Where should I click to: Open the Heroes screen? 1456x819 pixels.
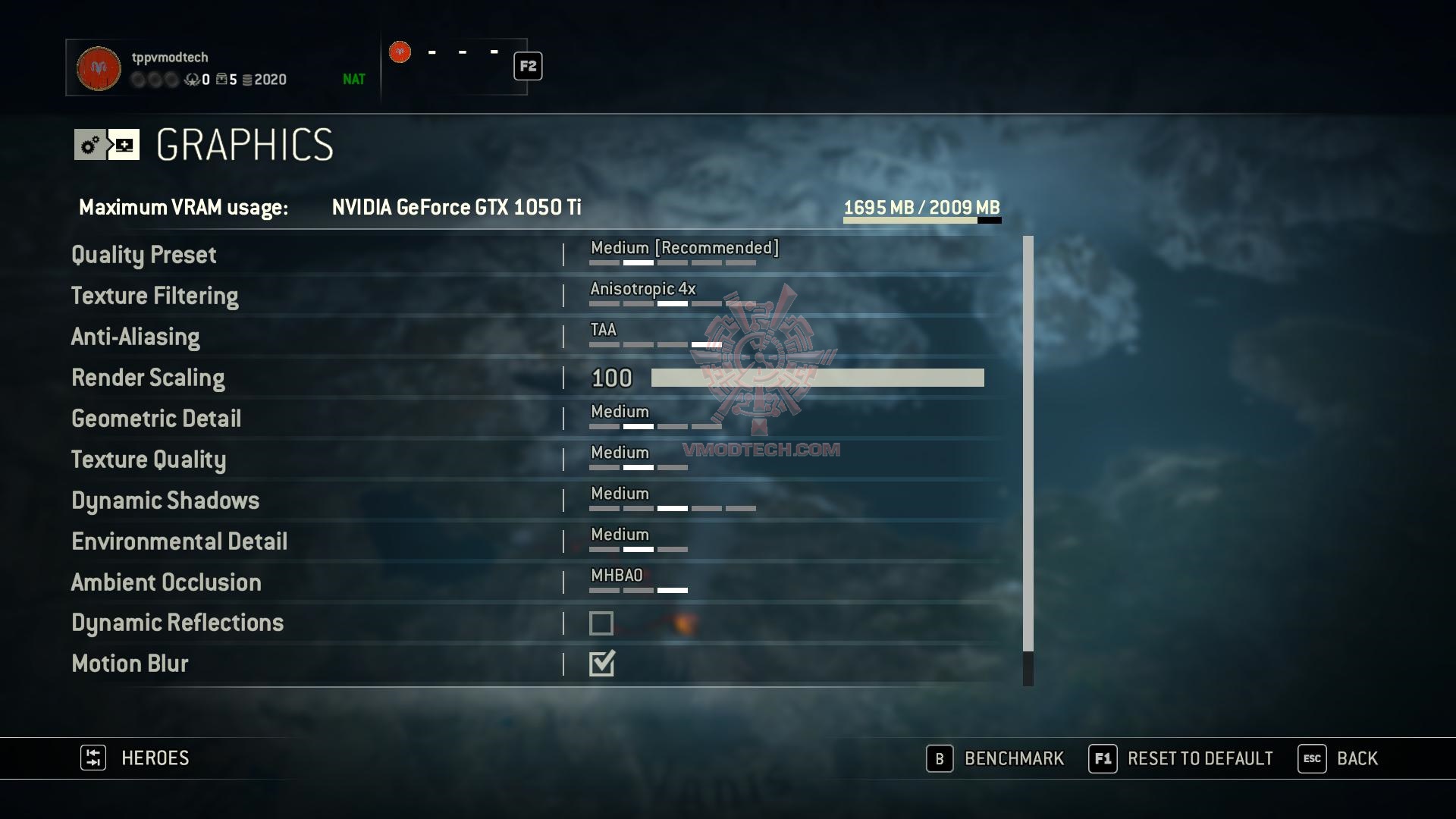[136, 758]
